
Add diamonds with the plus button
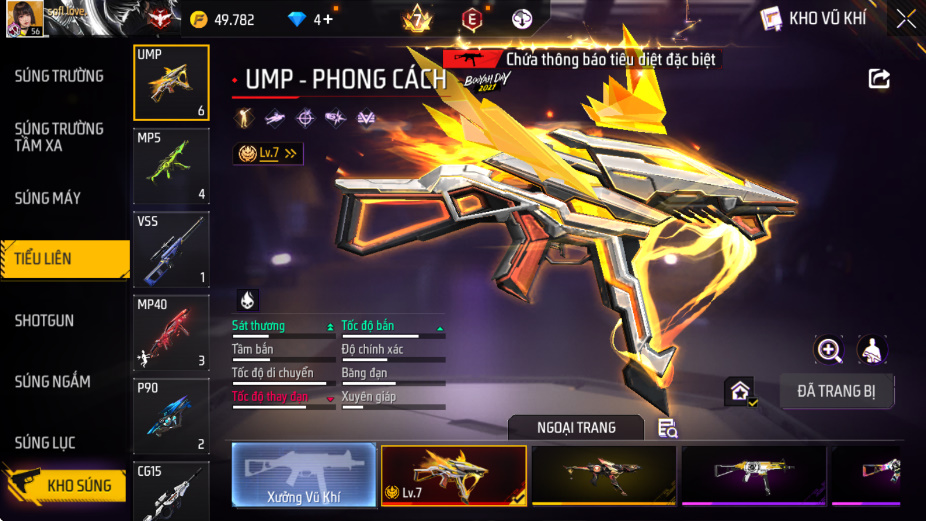pyautogui.click(x=325, y=19)
